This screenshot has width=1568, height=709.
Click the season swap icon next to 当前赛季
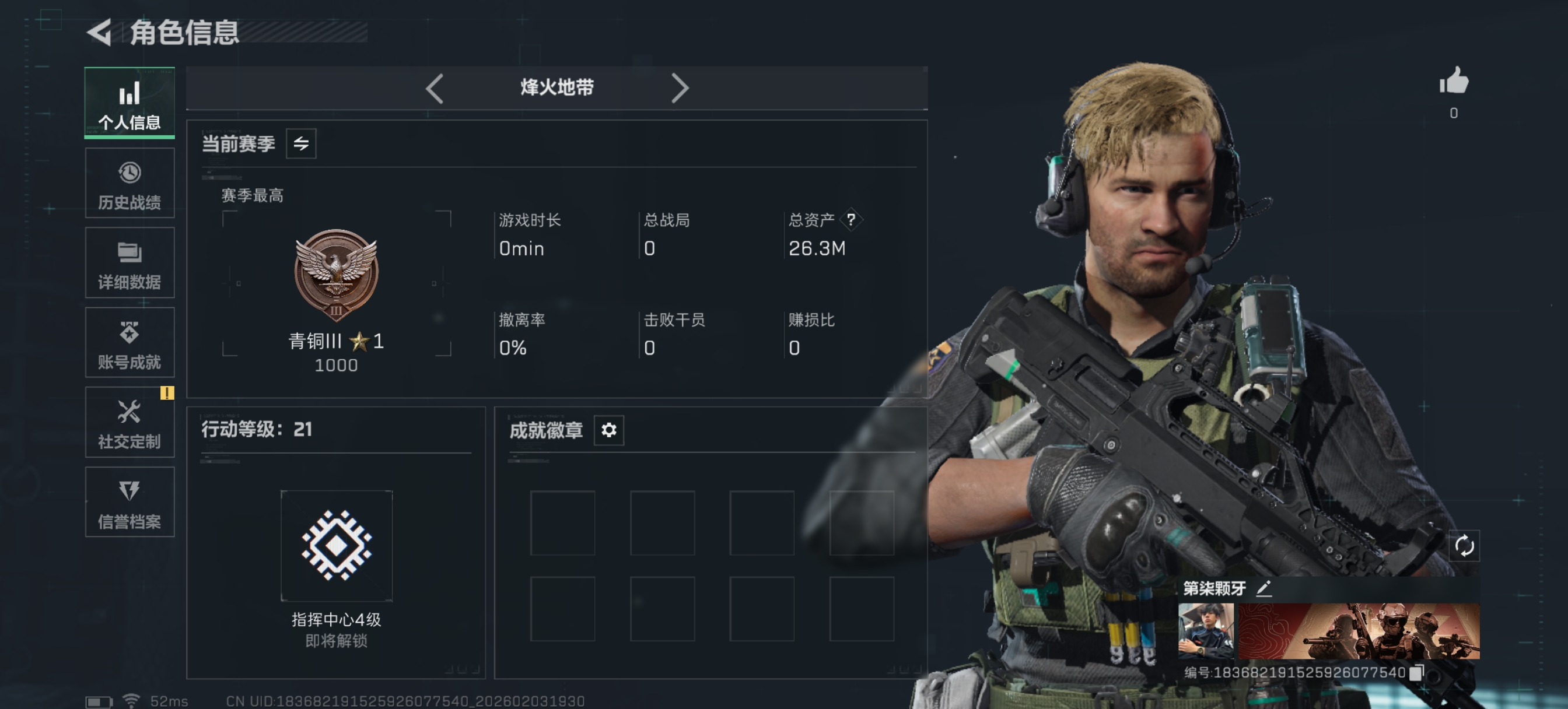pos(303,143)
